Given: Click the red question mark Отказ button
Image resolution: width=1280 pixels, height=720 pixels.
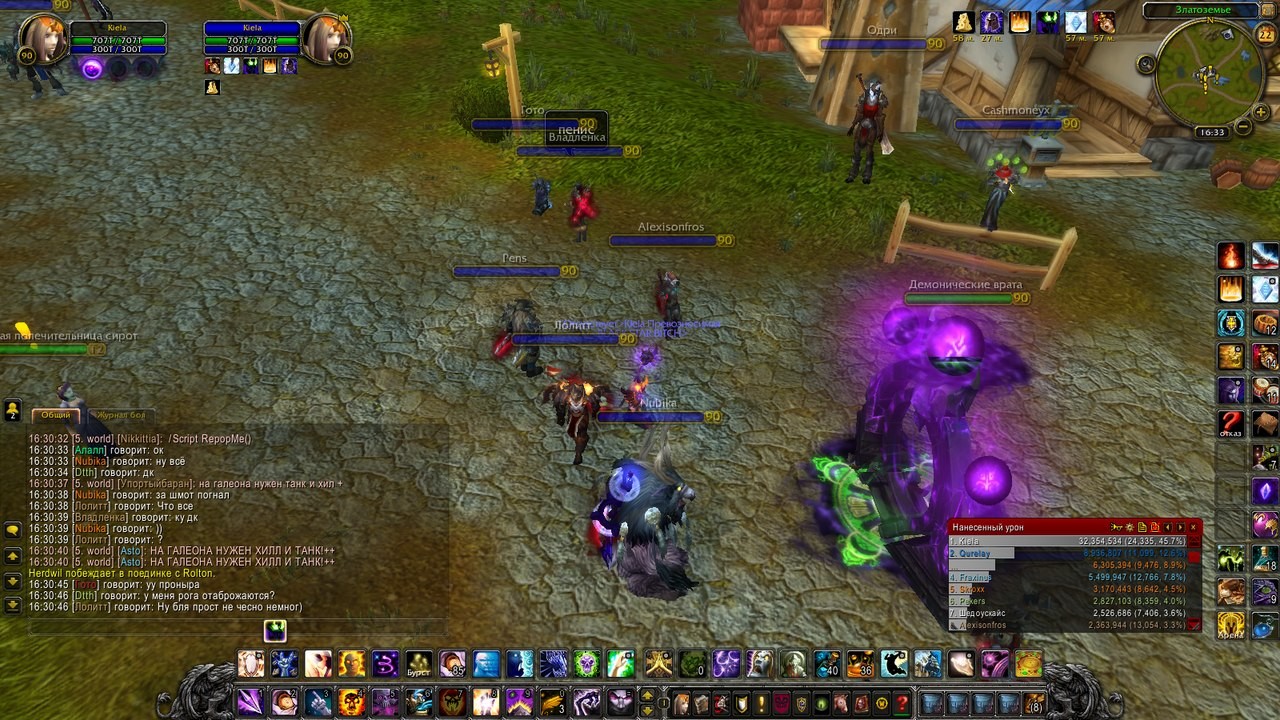Looking at the screenshot, I should point(1231,422).
